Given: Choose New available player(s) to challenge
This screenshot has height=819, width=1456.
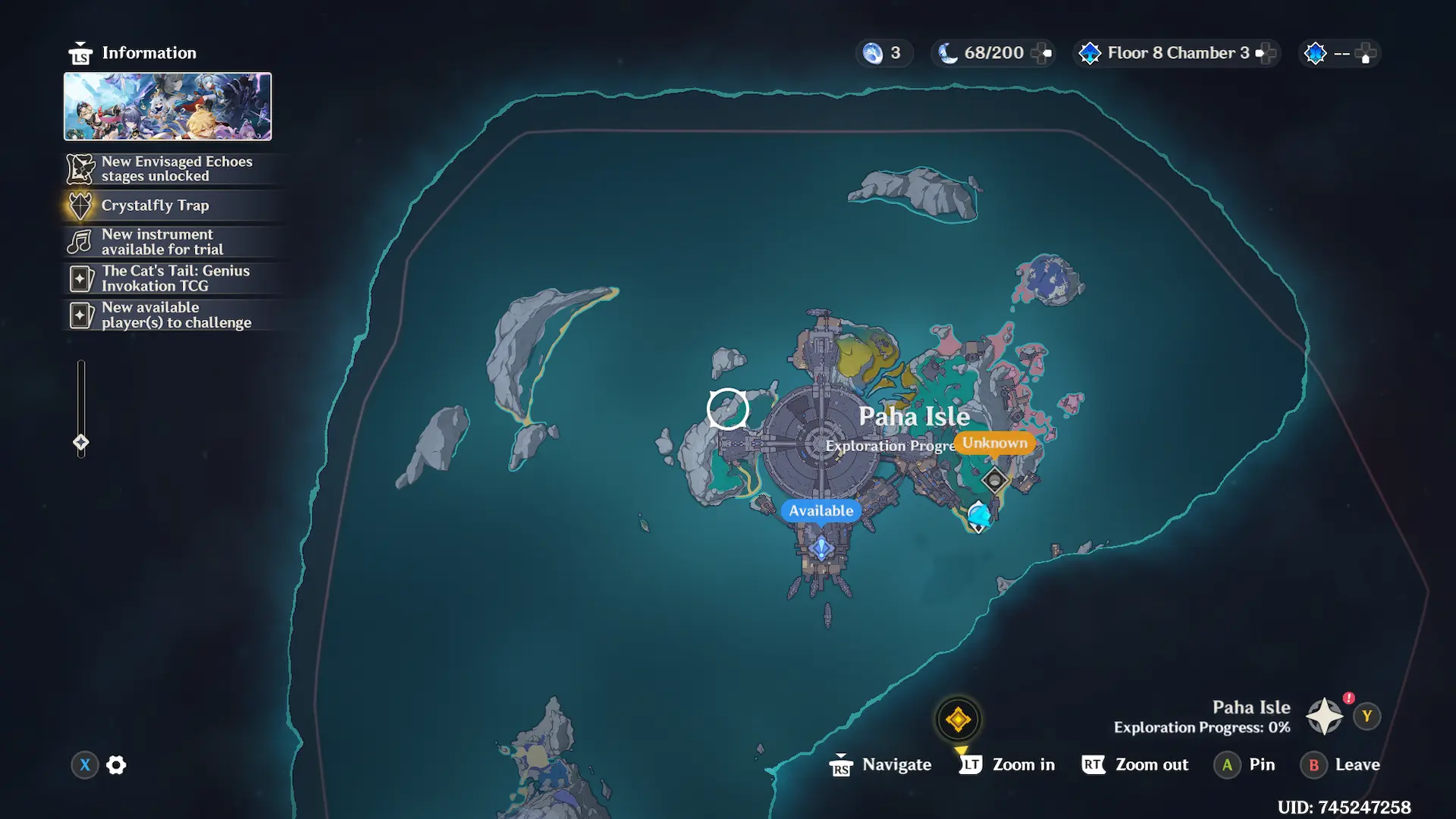Looking at the screenshot, I should [x=176, y=315].
